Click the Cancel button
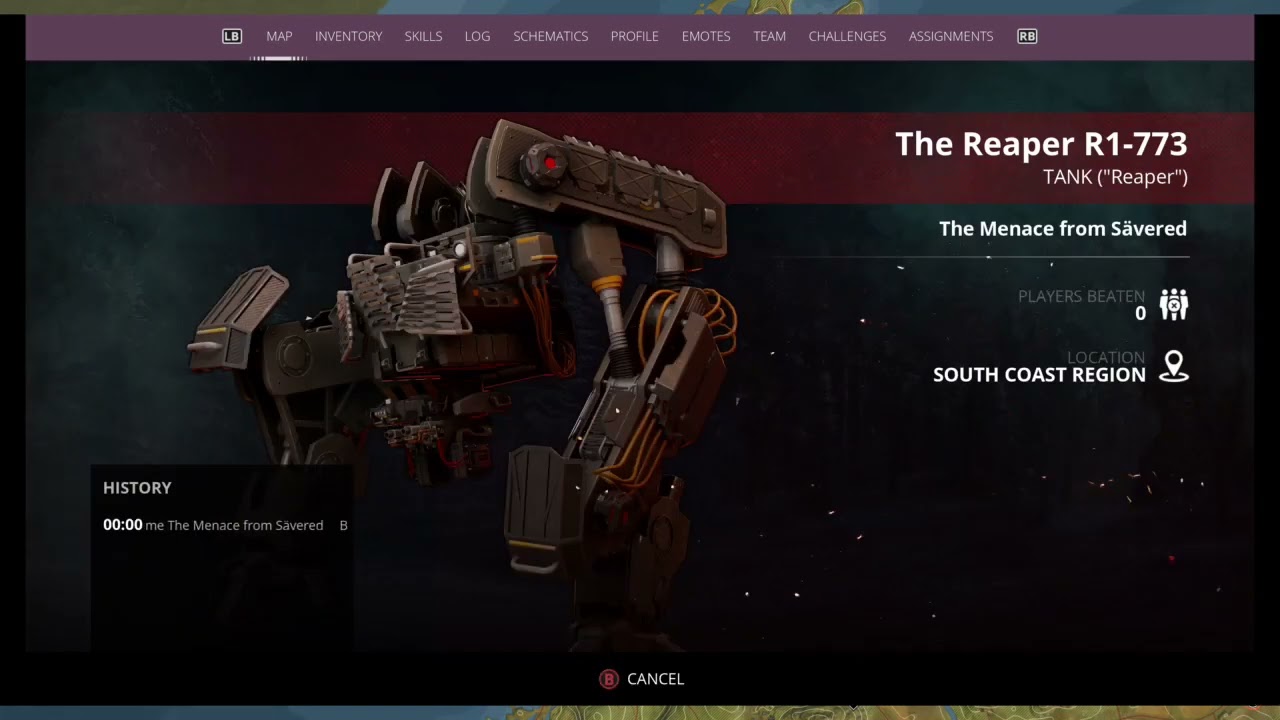Viewport: 1280px width, 720px height. [642, 679]
